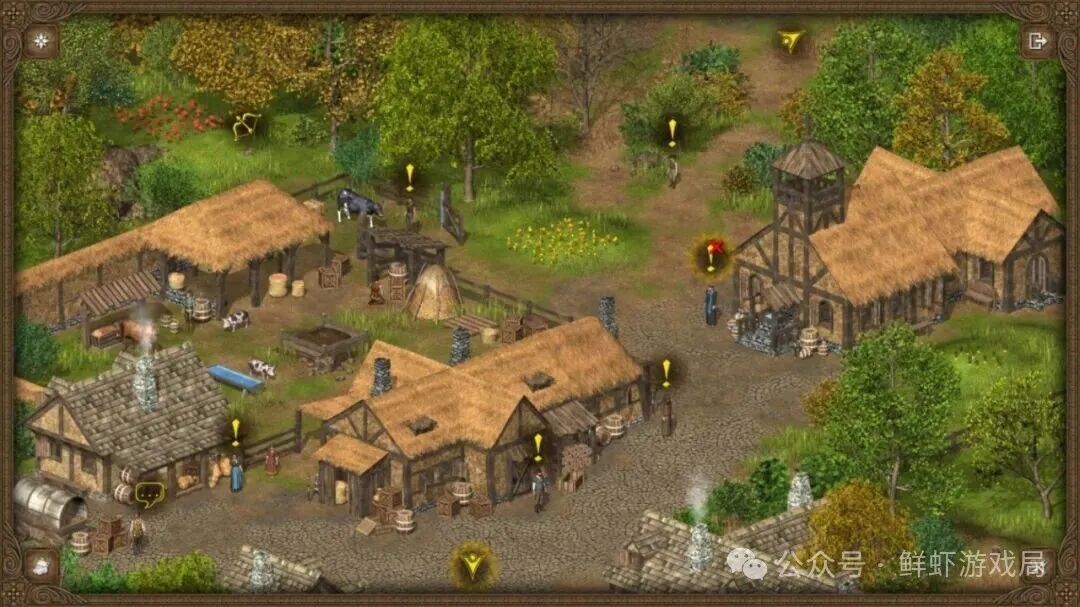Open the settings gear button
1080x607 pixels.
pos(41,41)
